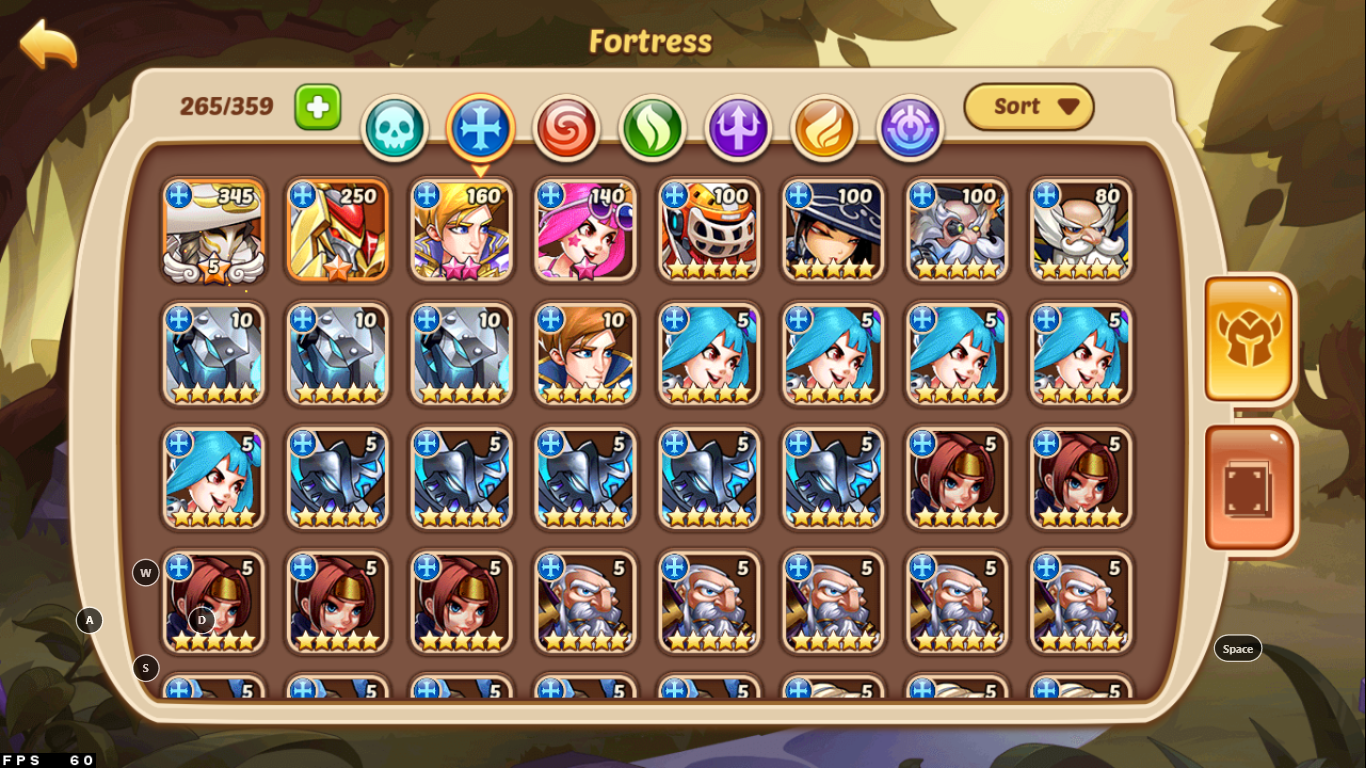The height and width of the screenshot is (768, 1366).
Task: Select the highlighted 160-power blonde hero
Action: click(461, 232)
